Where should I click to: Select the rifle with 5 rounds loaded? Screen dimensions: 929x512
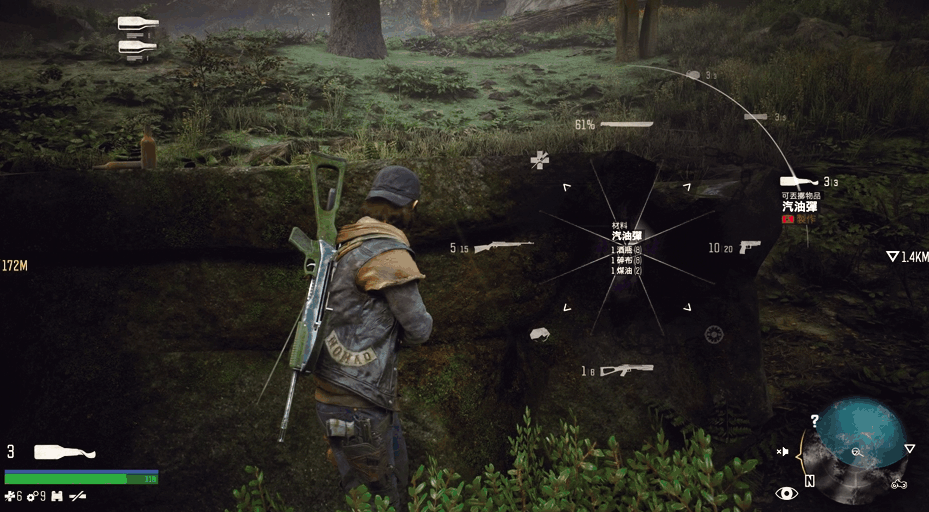[x=503, y=246]
